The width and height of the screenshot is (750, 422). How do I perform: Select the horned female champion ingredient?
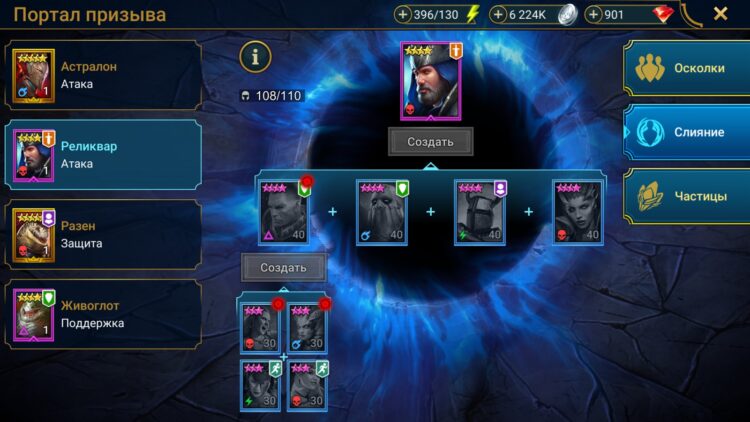click(578, 212)
